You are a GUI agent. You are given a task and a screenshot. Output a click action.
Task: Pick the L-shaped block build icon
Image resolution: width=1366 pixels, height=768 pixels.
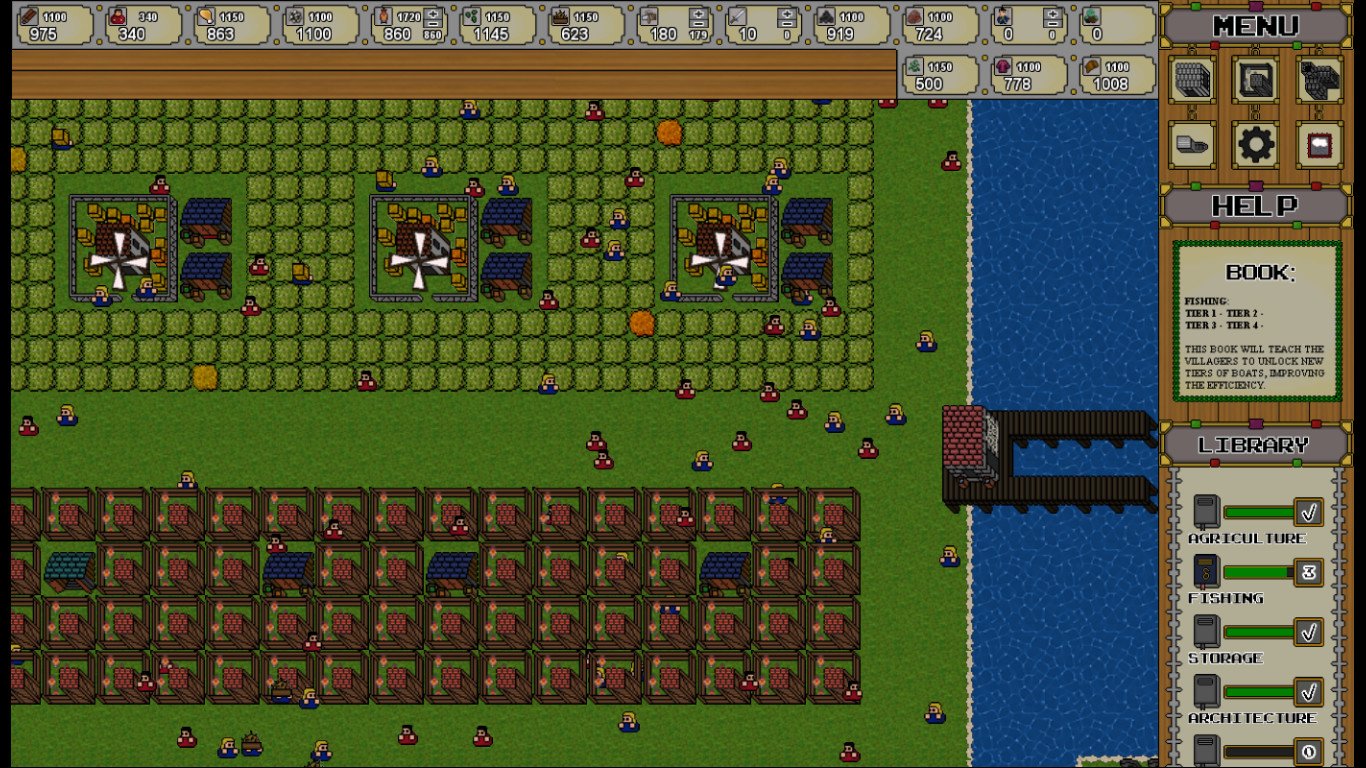point(1319,81)
